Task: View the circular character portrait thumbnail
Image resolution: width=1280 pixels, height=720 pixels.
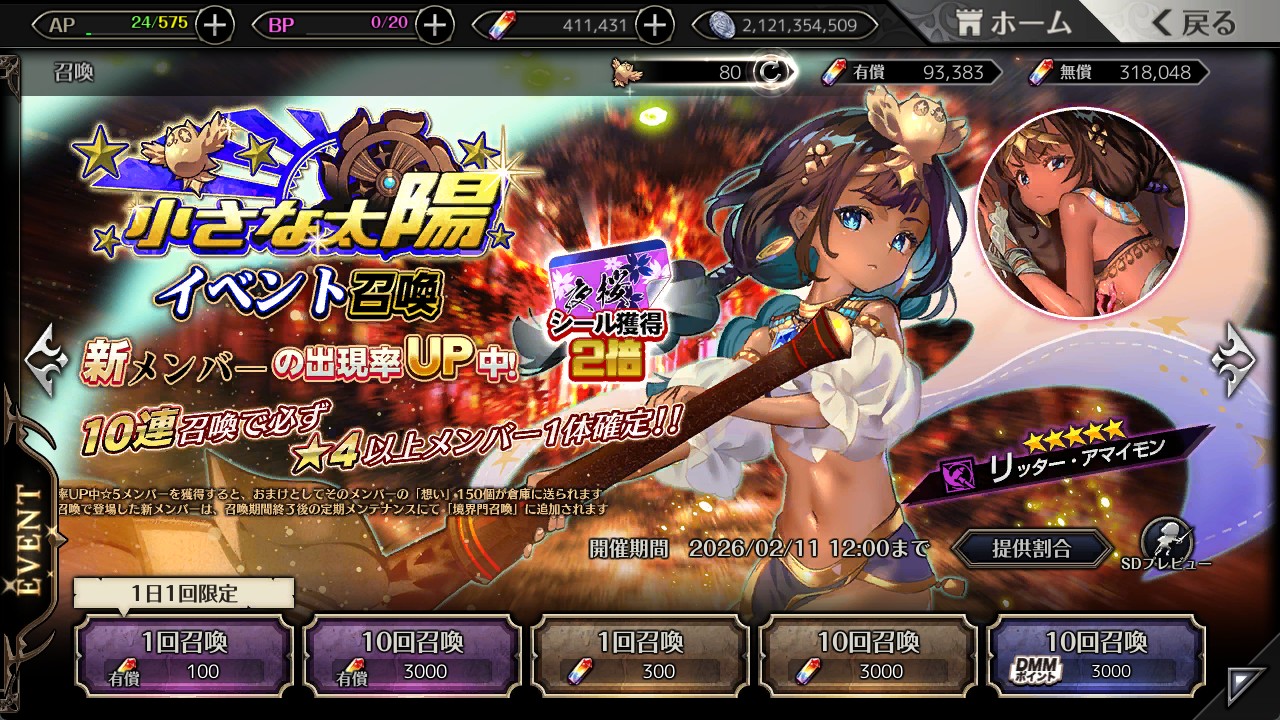Action: coord(1080,213)
